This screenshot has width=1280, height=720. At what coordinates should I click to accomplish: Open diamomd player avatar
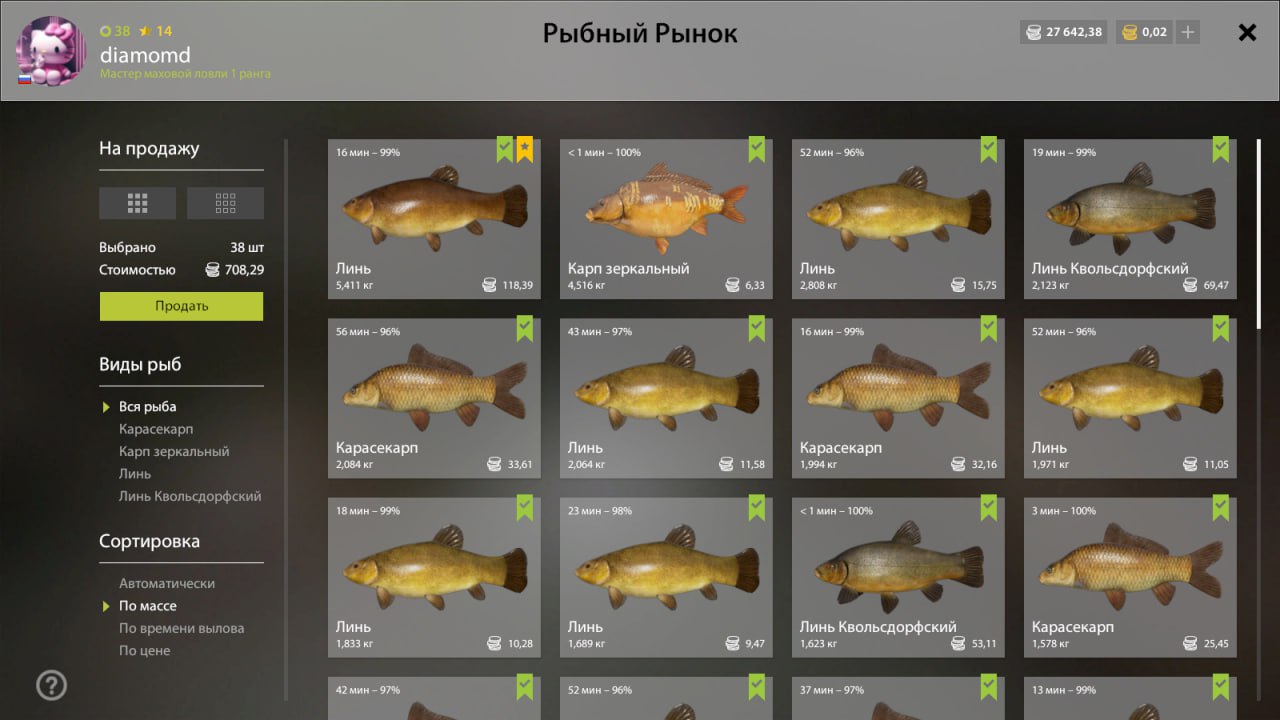point(51,50)
